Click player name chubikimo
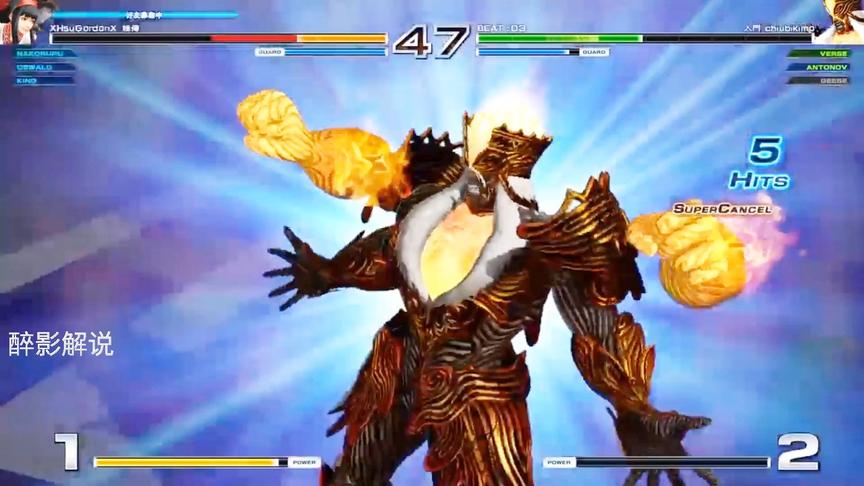 [792, 29]
